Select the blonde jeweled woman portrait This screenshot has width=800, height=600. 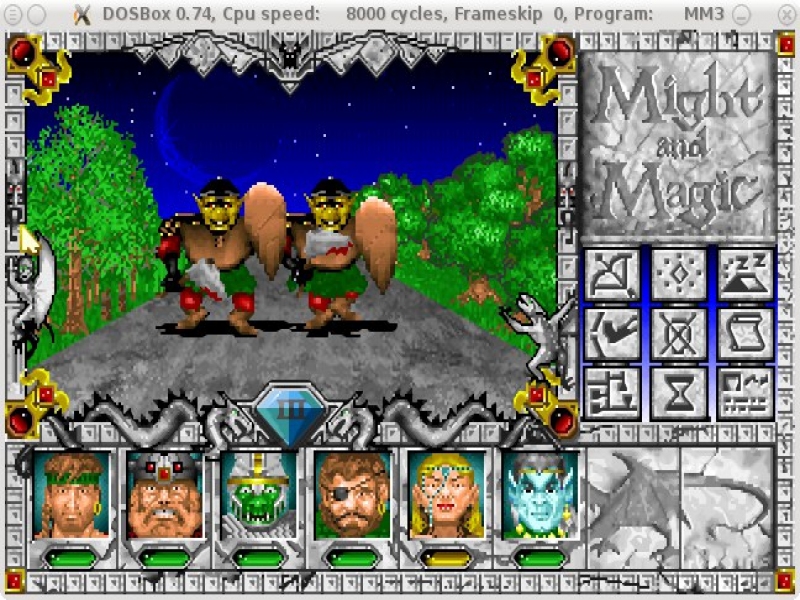pos(446,494)
